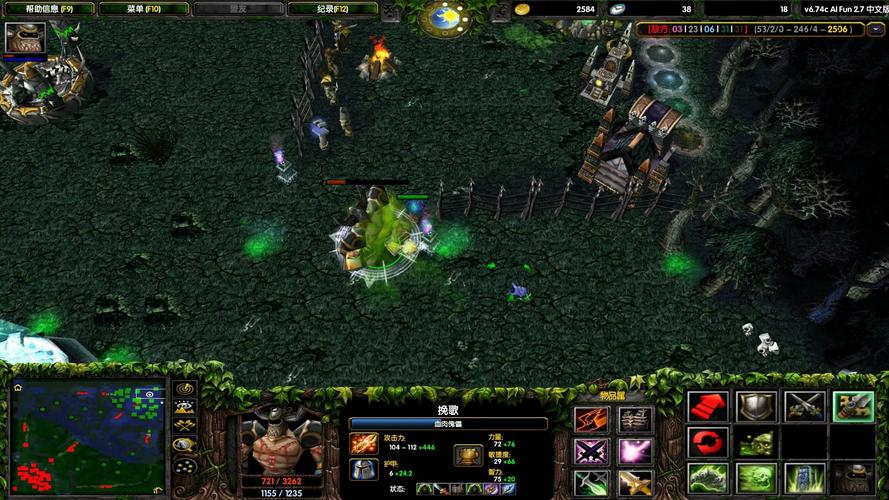
Task: Cast the green skull ability in the middle row
Action: coord(756,442)
